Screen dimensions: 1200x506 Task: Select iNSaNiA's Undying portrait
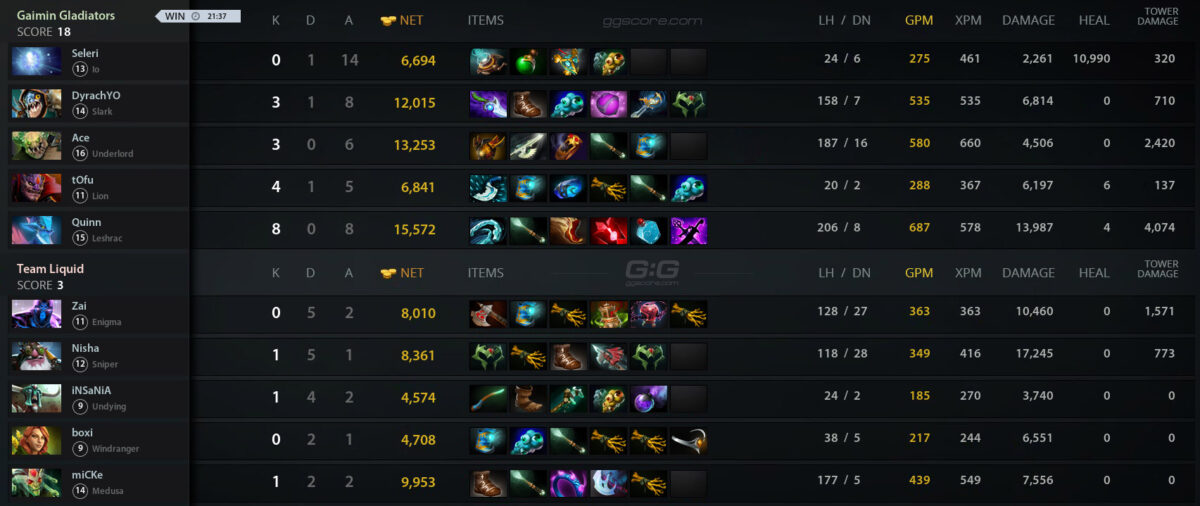pyautogui.click(x=36, y=398)
